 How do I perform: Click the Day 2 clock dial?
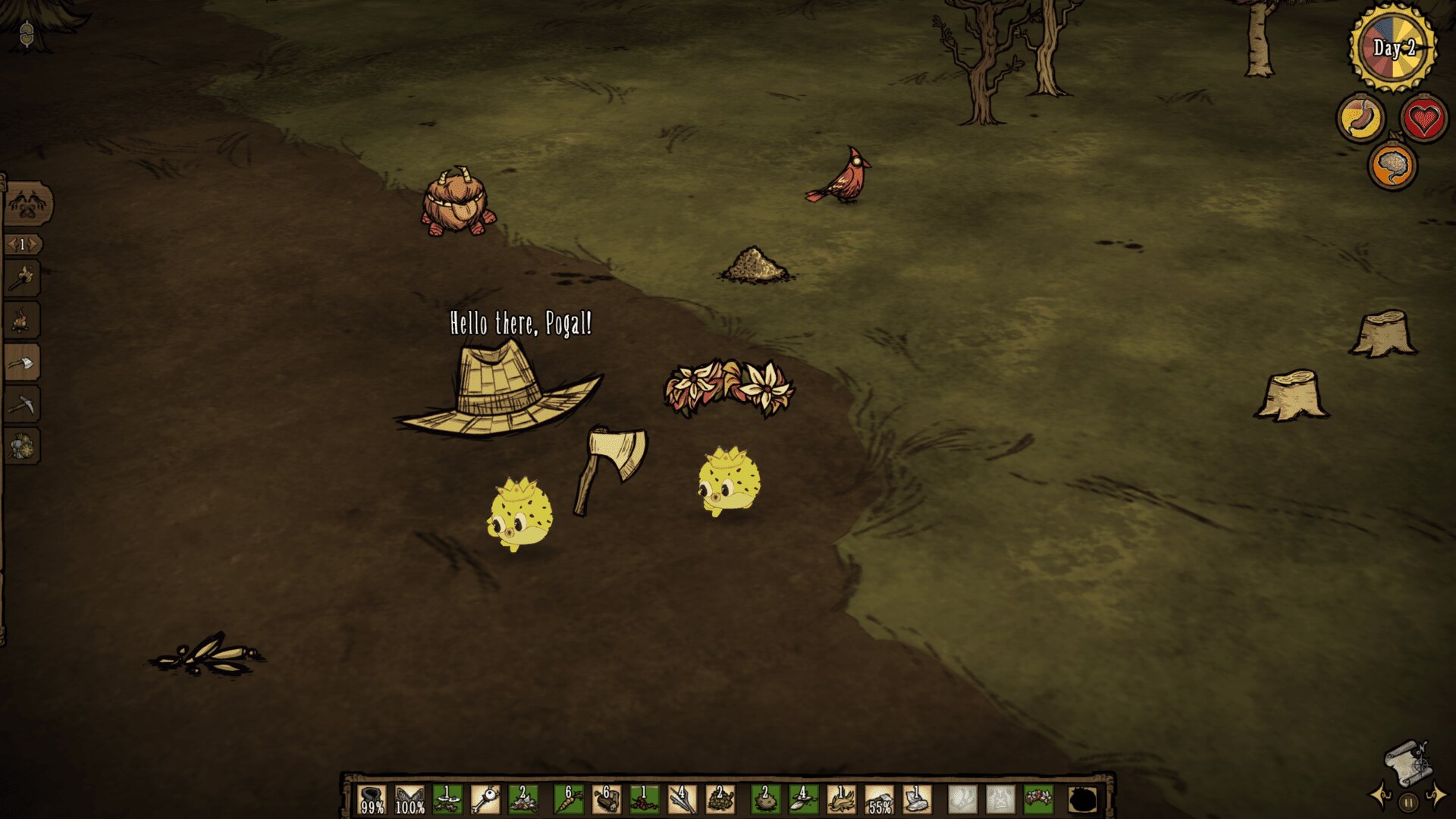pyautogui.click(x=1393, y=48)
